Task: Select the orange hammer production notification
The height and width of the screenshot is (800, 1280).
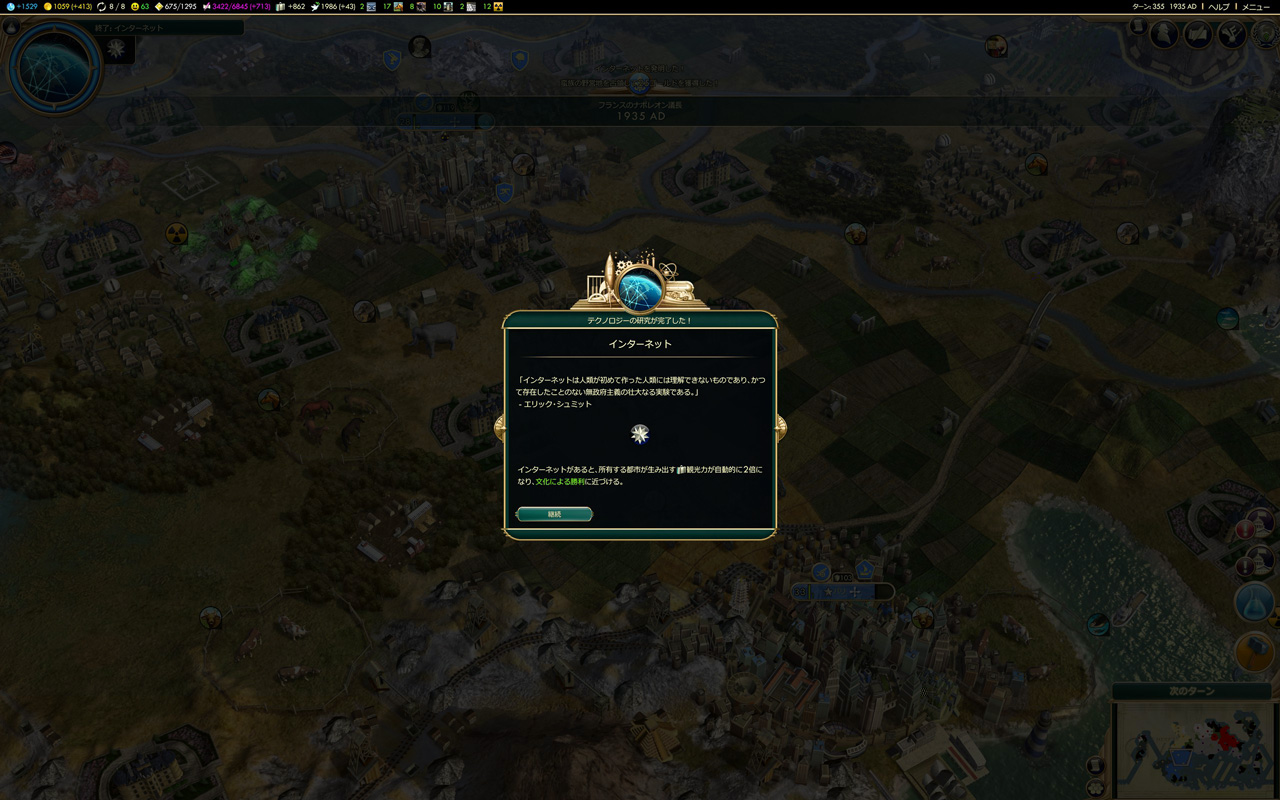Action: [1254, 652]
